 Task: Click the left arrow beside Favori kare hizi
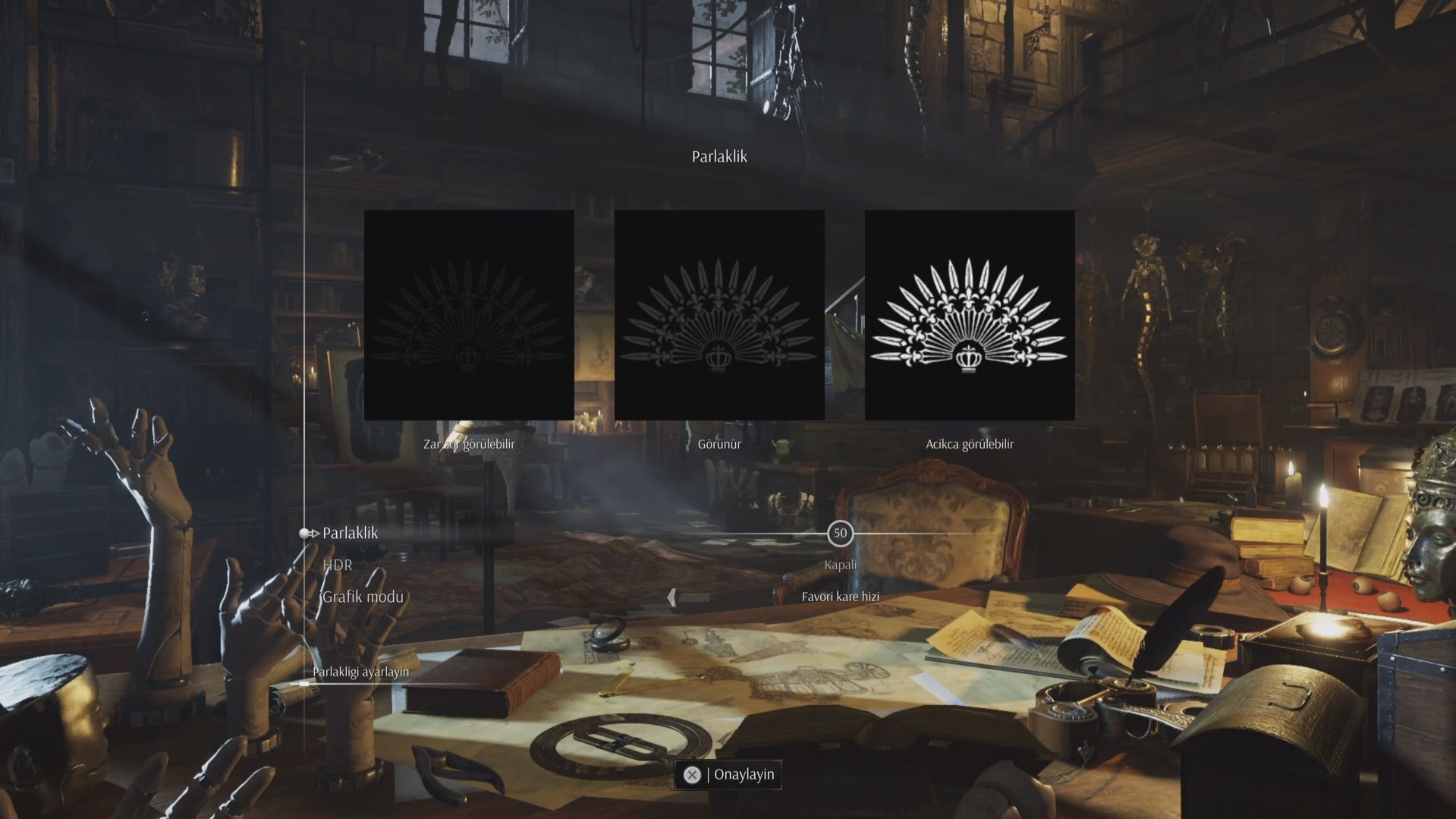click(671, 597)
